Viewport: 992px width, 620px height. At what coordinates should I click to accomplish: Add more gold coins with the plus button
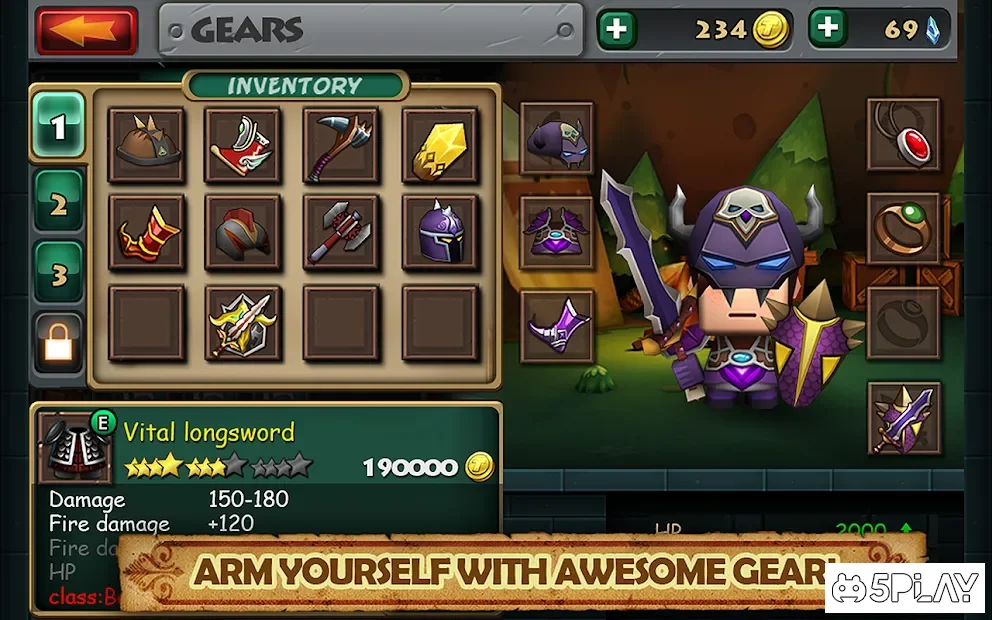[617, 30]
